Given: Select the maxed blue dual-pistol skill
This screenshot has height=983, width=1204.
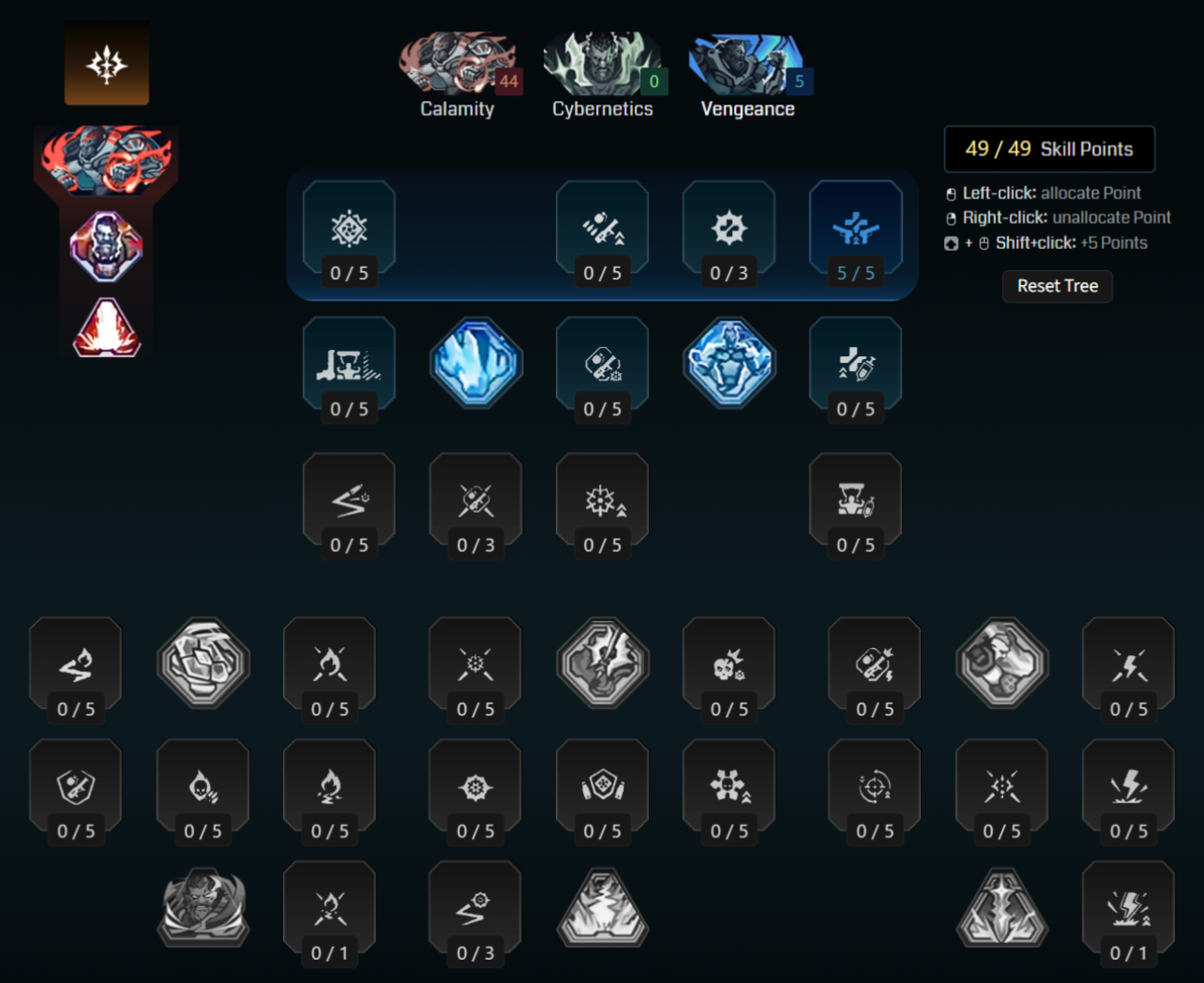Looking at the screenshot, I should [855, 227].
